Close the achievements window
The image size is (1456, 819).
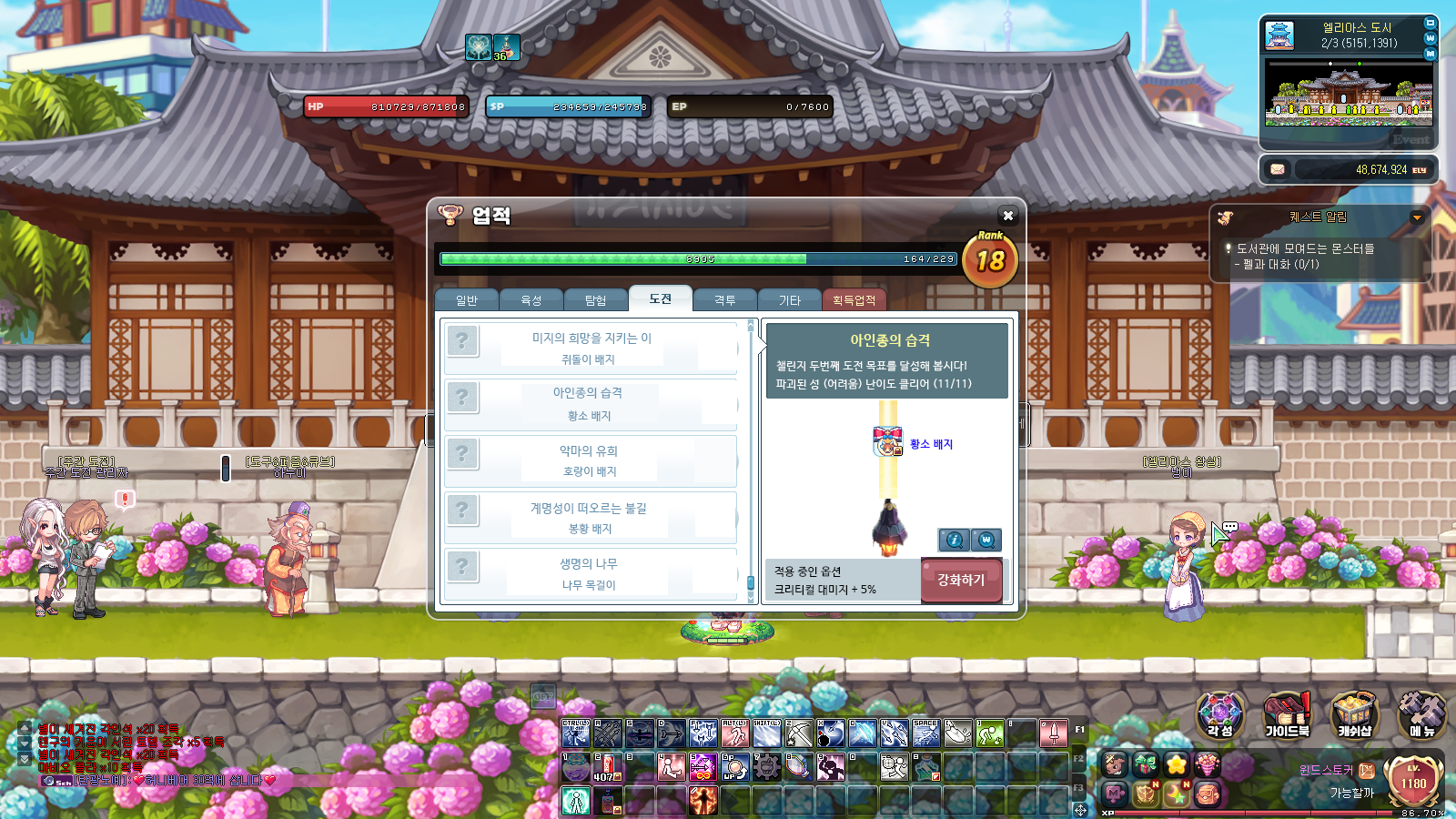(1007, 216)
